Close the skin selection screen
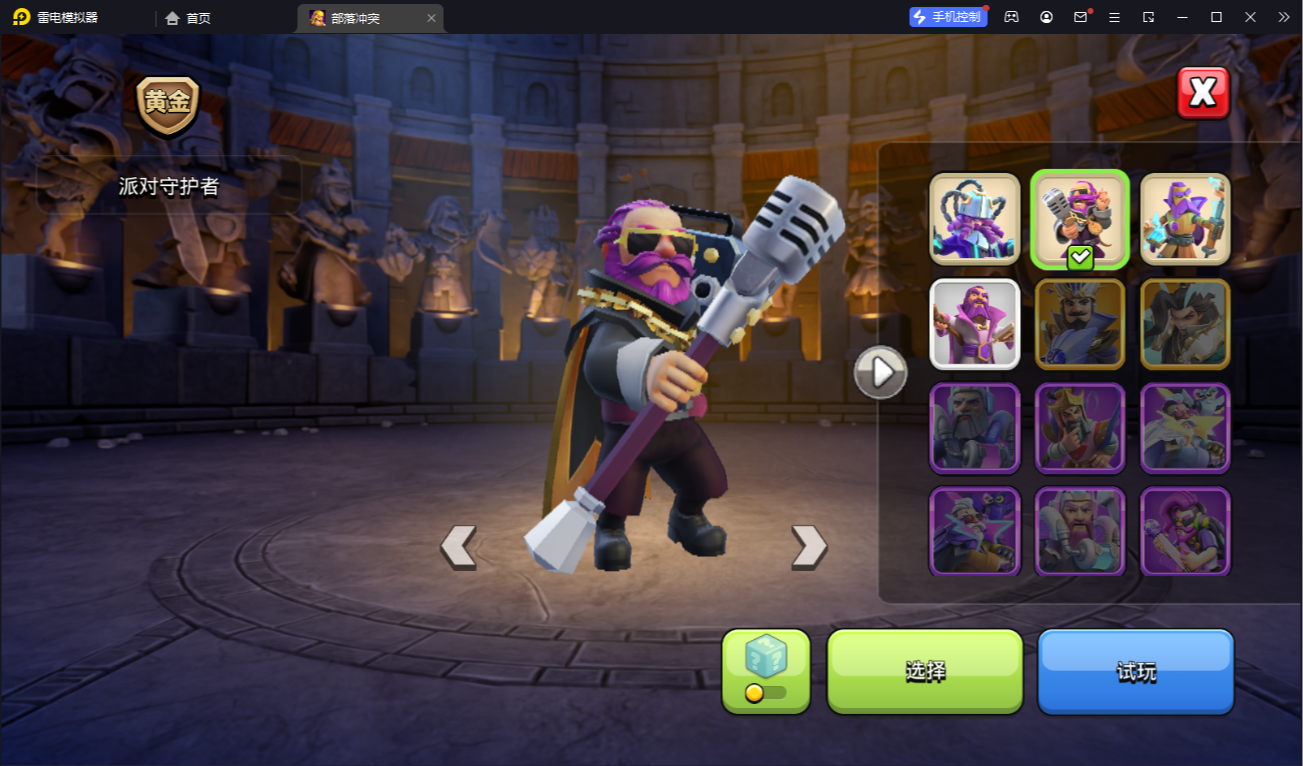This screenshot has height=766, width=1303. [x=1202, y=93]
